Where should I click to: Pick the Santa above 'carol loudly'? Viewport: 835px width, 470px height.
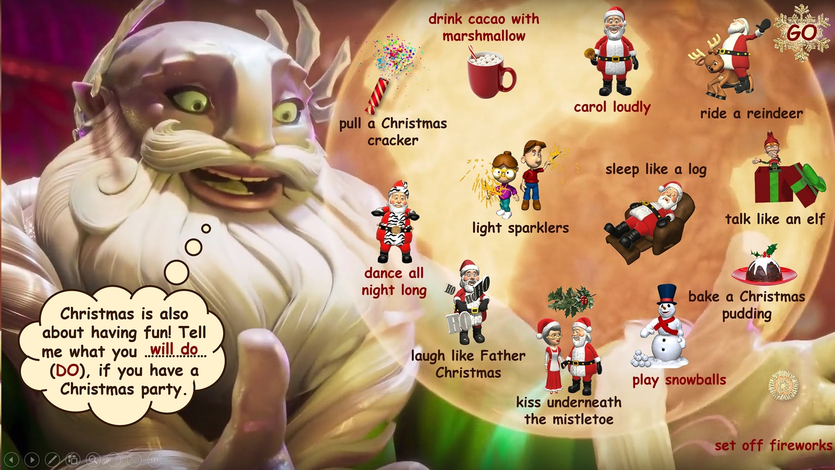click(x=613, y=53)
